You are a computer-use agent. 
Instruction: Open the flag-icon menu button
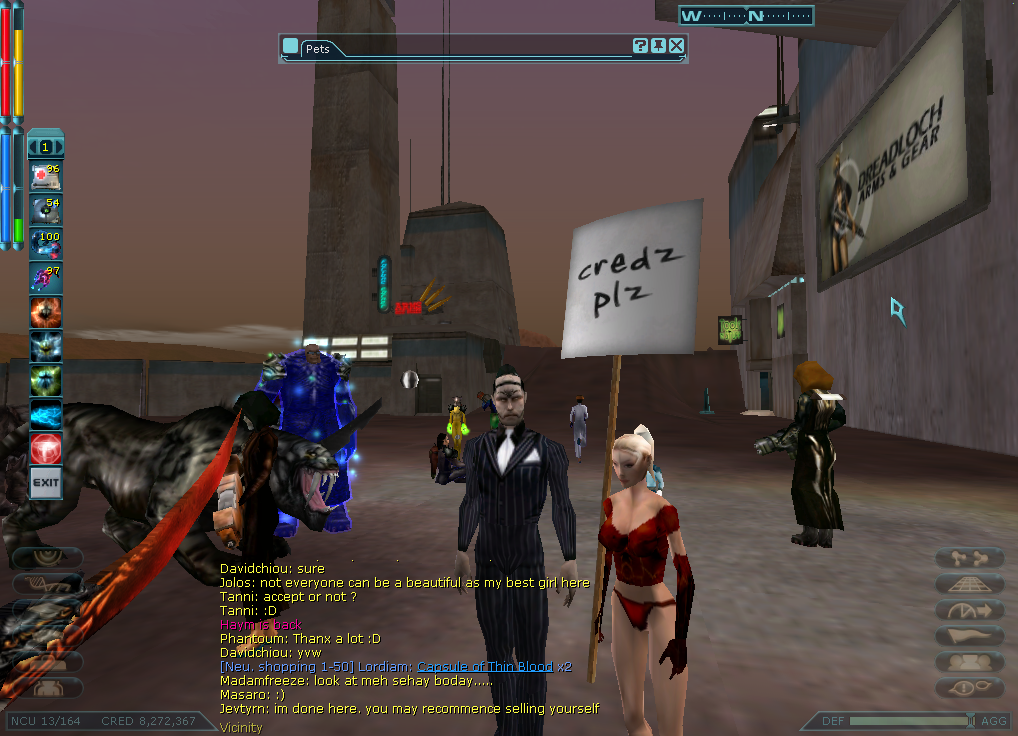pyautogui.click(x=969, y=636)
